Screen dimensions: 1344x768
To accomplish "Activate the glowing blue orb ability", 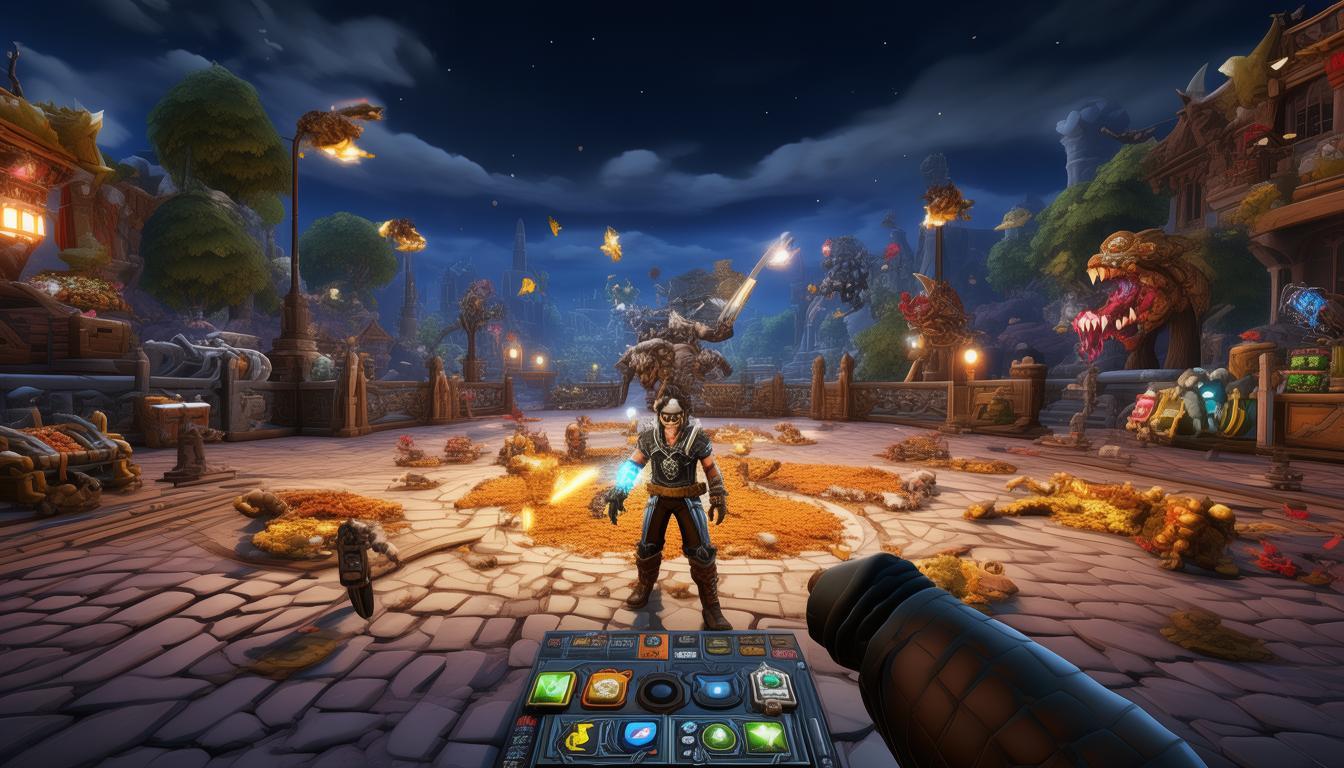I will click(716, 688).
